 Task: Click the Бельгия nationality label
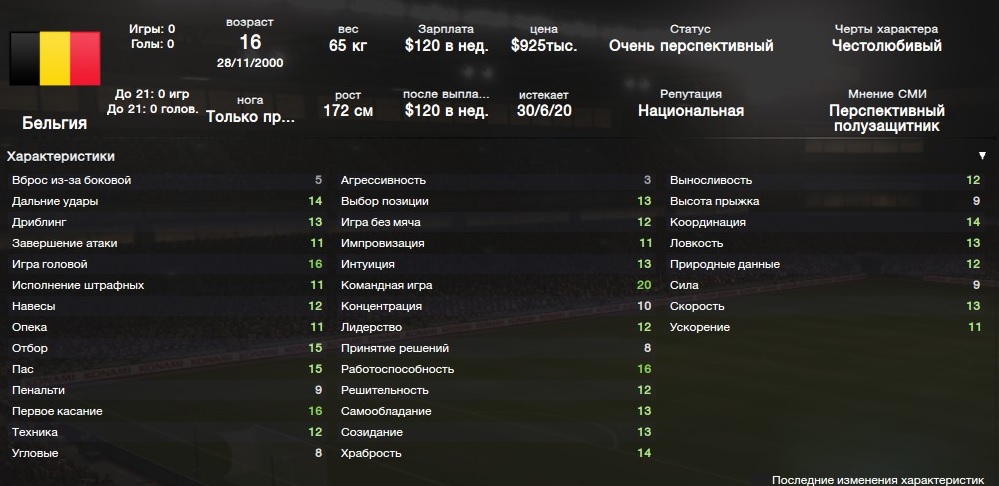click(x=55, y=123)
